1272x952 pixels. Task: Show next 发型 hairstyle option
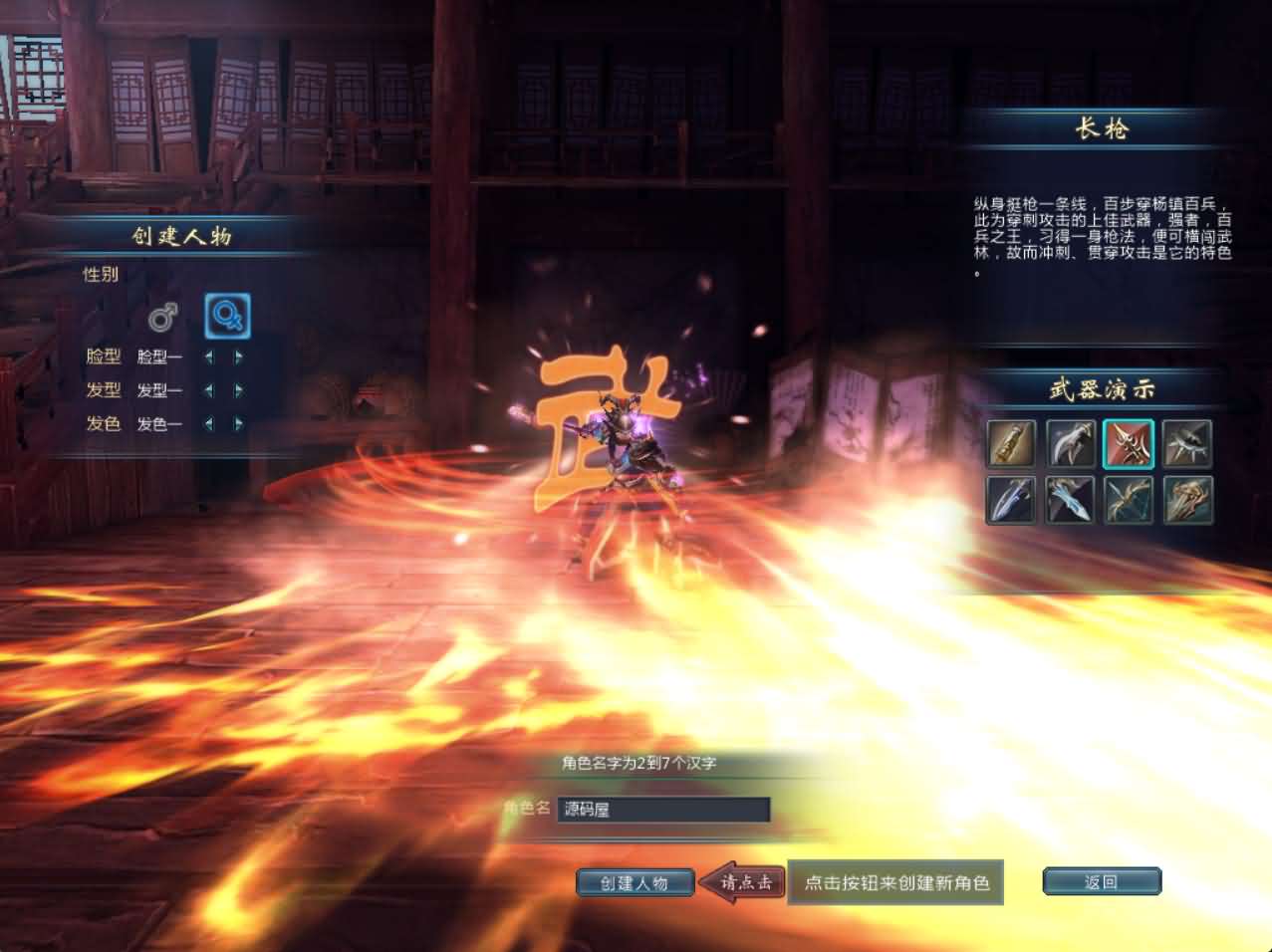coord(238,390)
